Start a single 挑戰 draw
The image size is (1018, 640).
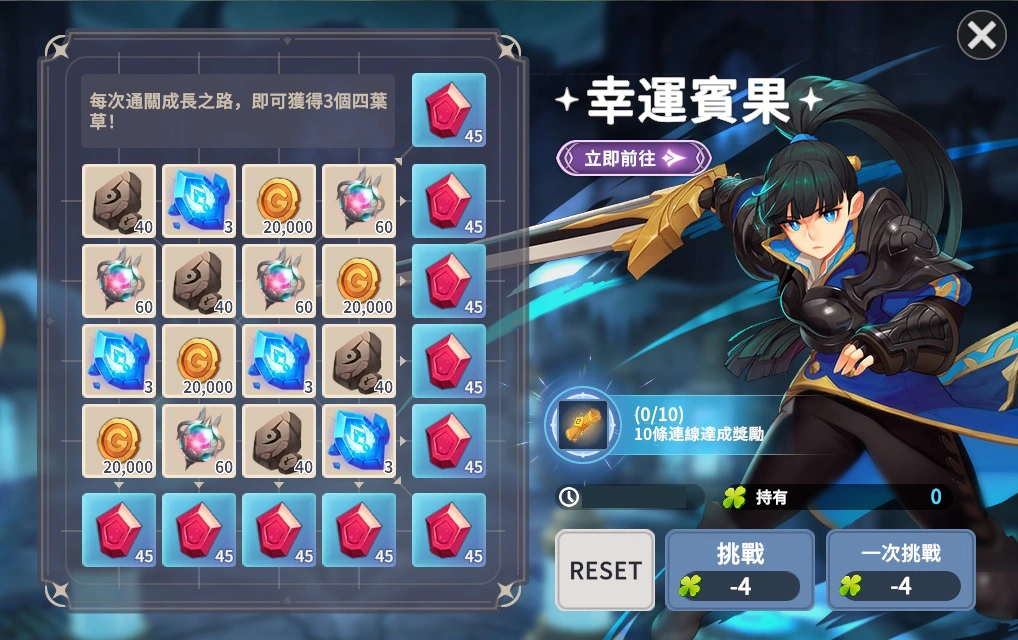point(739,569)
